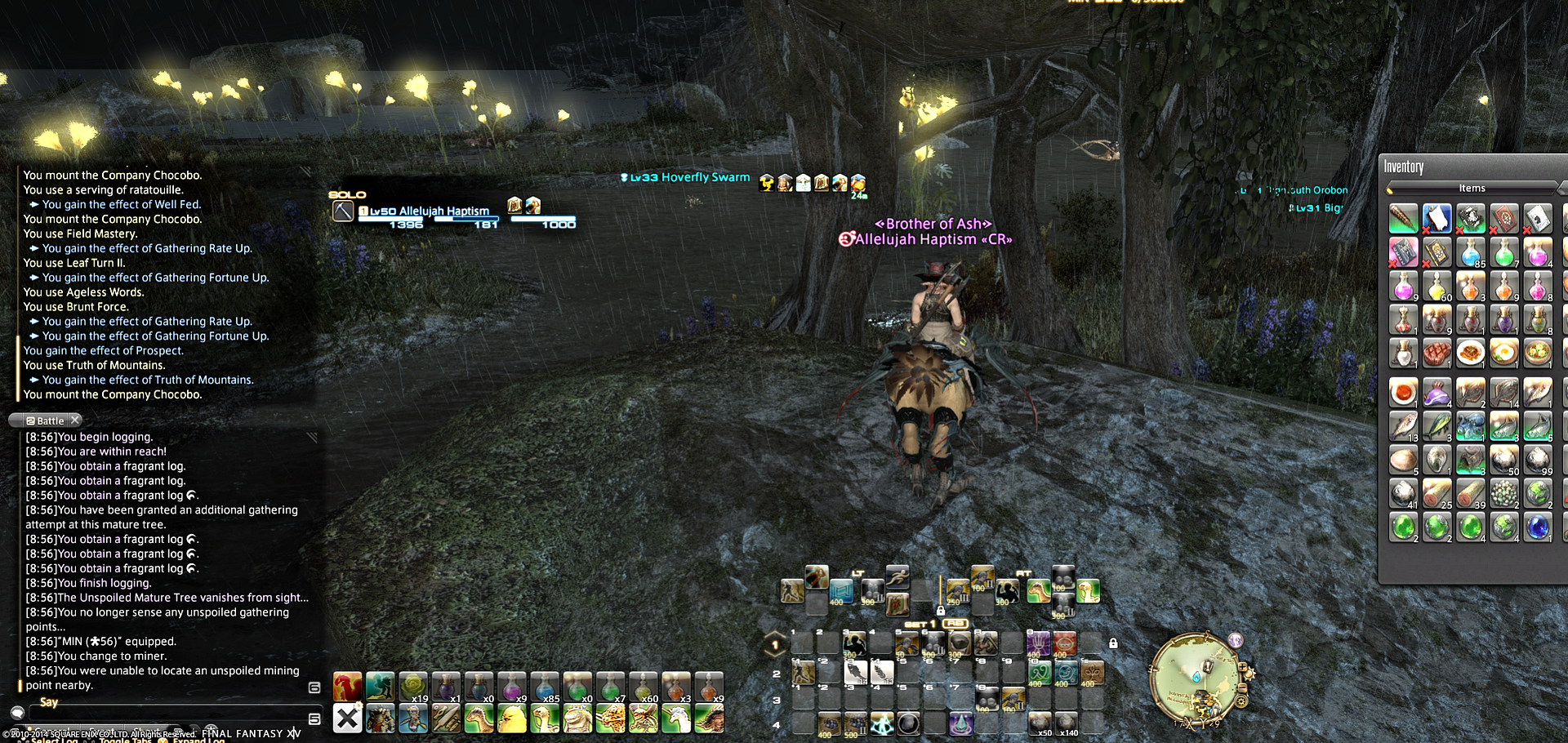Use the cabbage item with x19 count
The image size is (1568, 743).
pyautogui.click(x=413, y=687)
